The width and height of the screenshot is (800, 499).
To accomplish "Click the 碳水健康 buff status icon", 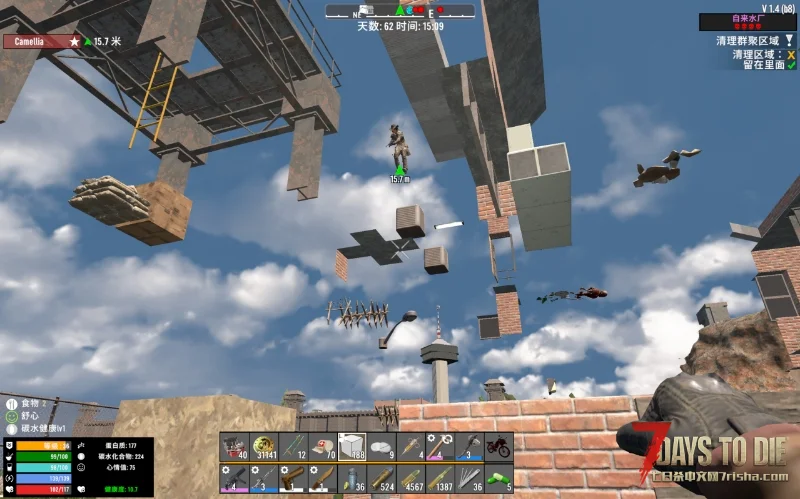I will coord(11,429).
